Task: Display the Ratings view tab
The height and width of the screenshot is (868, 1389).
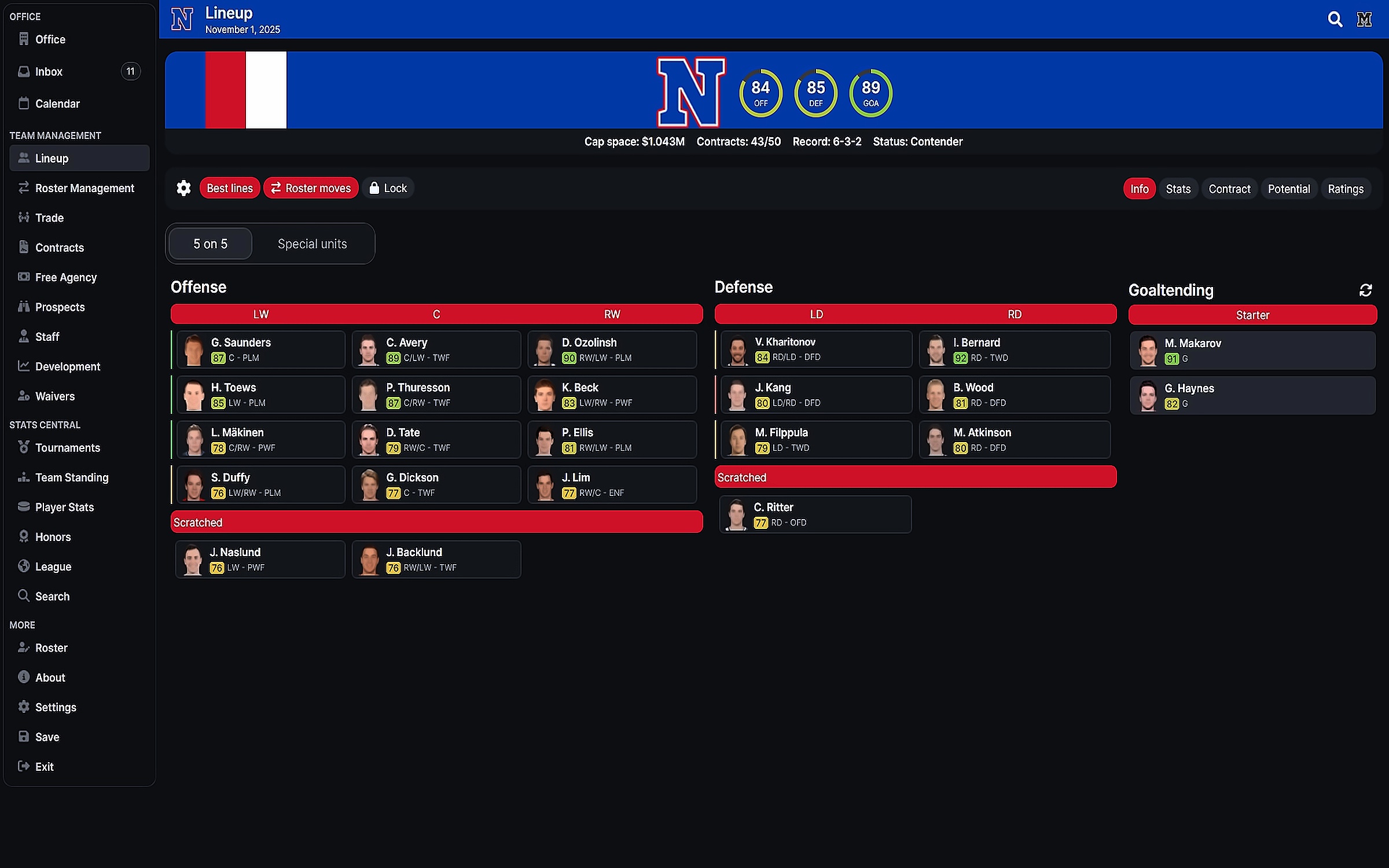Action: 1345,189
